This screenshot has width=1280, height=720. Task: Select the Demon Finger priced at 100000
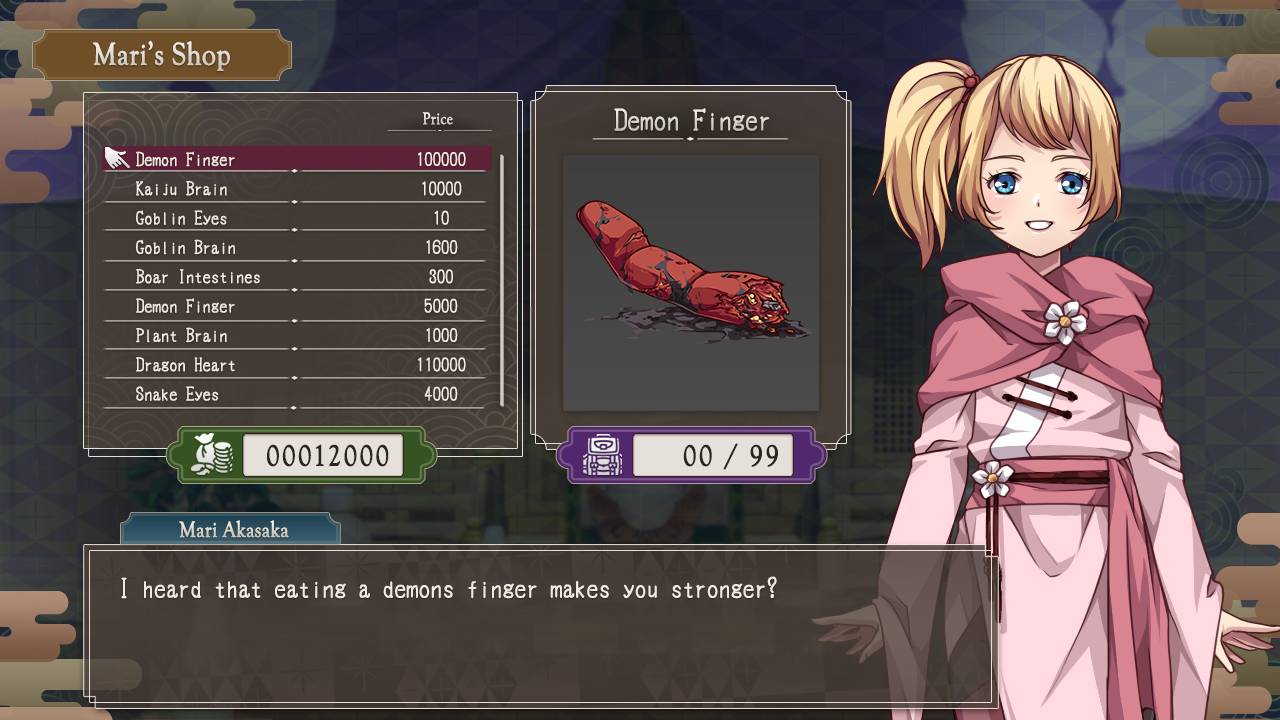click(x=298, y=160)
